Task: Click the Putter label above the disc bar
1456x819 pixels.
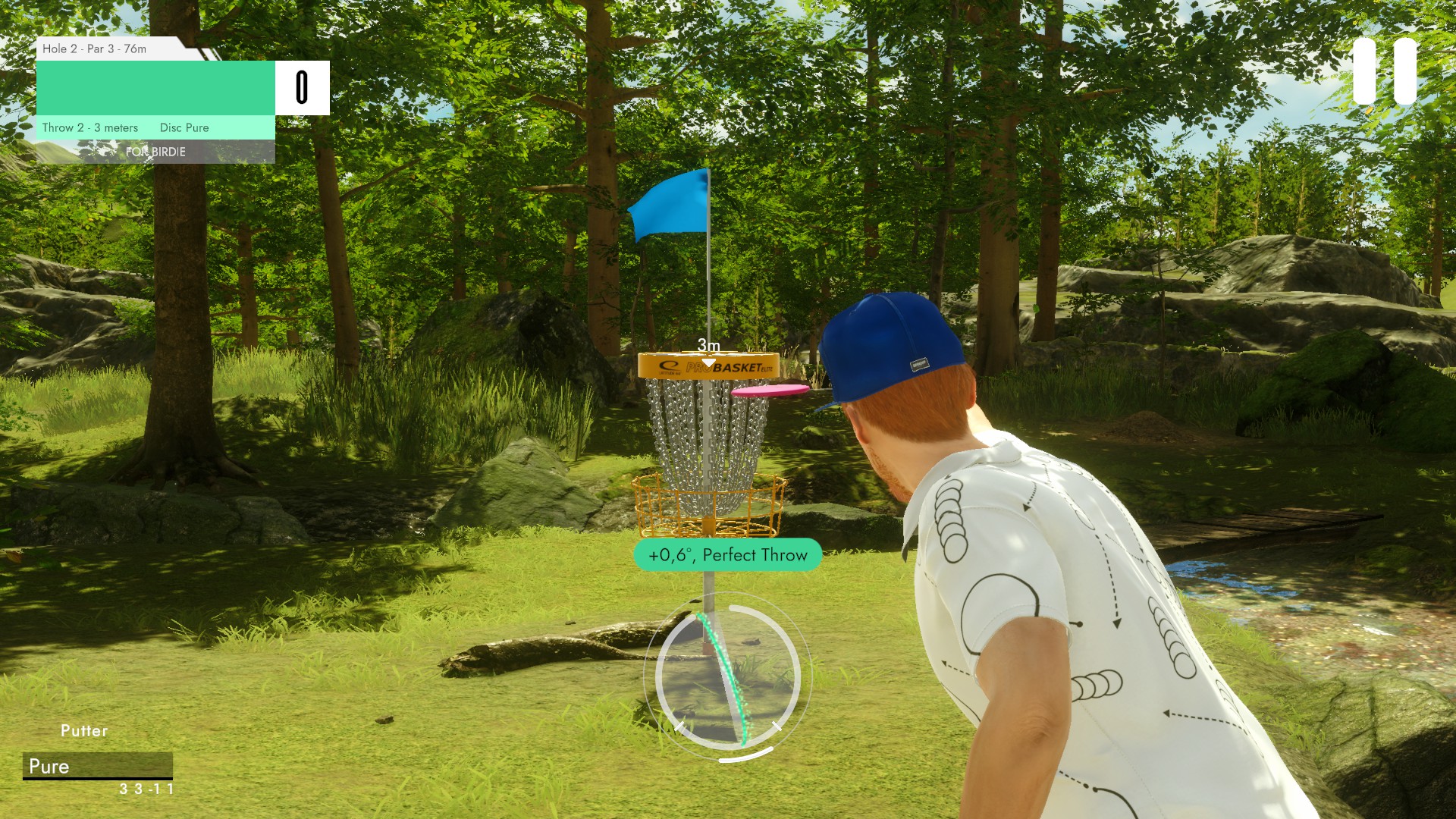Action: point(83,730)
